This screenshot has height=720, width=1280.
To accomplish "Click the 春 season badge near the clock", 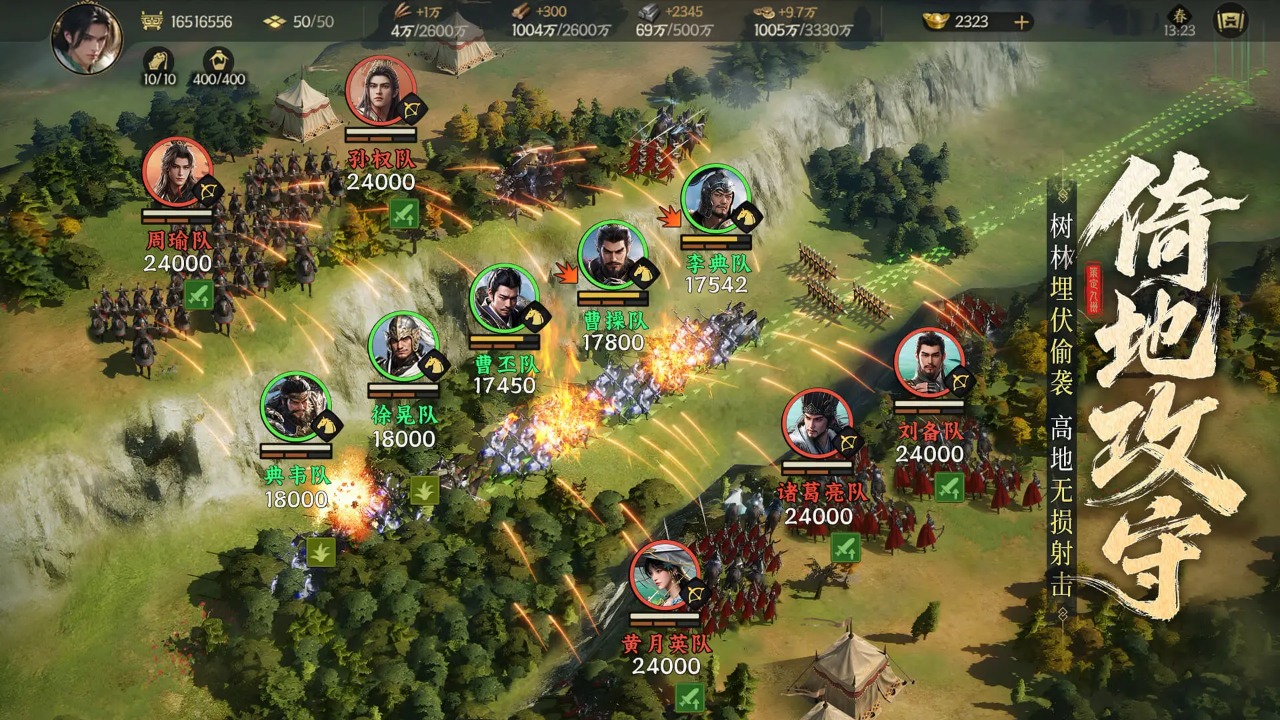I will tap(1179, 14).
